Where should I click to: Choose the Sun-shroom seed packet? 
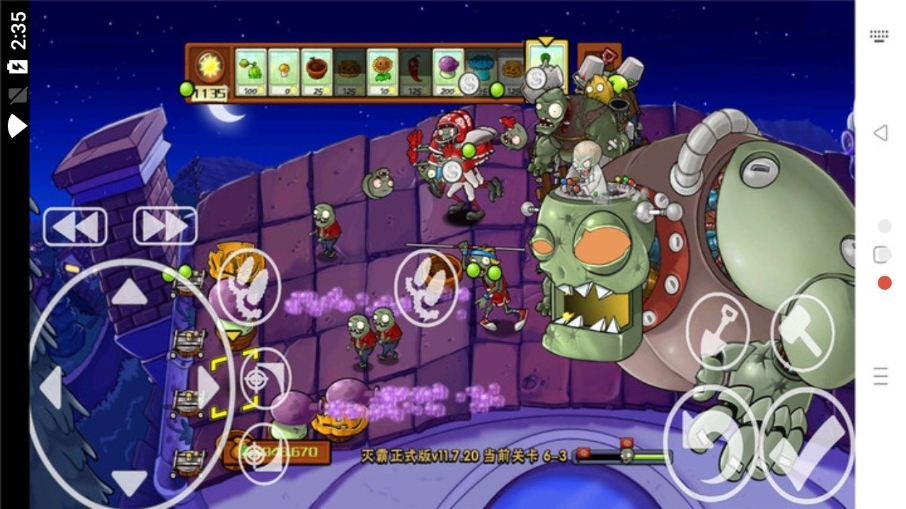[284, 73]
